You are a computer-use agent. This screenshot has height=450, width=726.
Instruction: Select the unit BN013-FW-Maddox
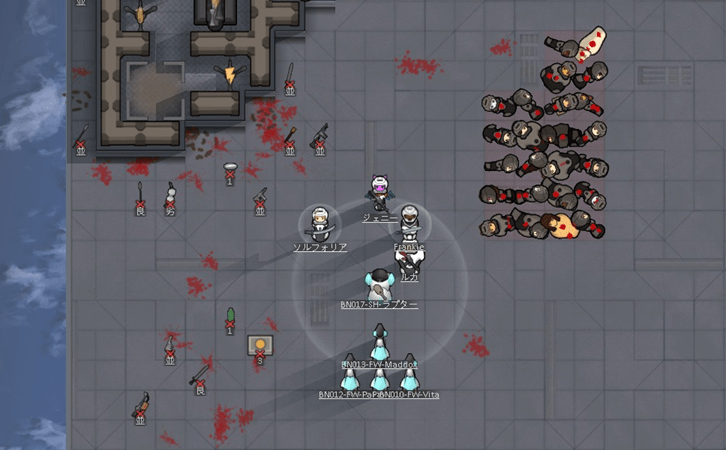tap(380, 346)
